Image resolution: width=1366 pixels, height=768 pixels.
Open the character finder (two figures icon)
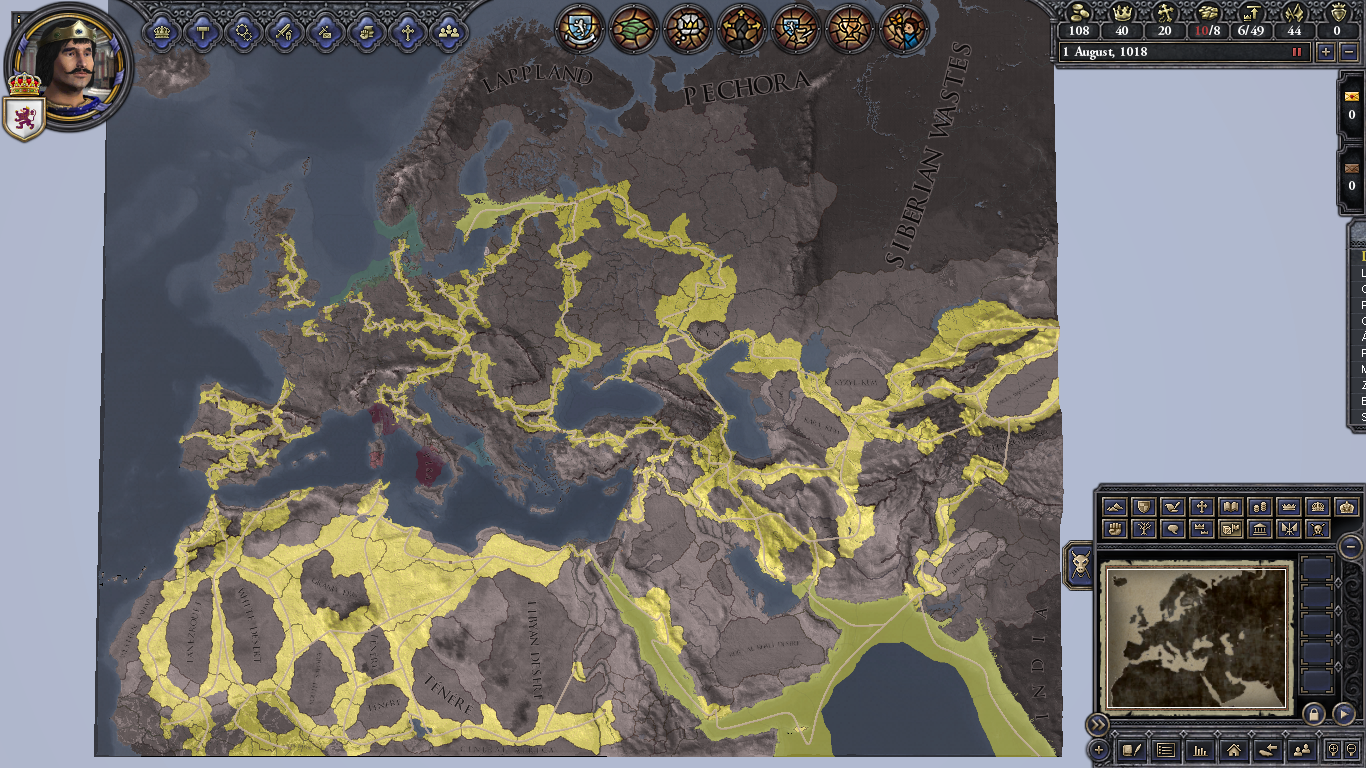coord(1302,751)
